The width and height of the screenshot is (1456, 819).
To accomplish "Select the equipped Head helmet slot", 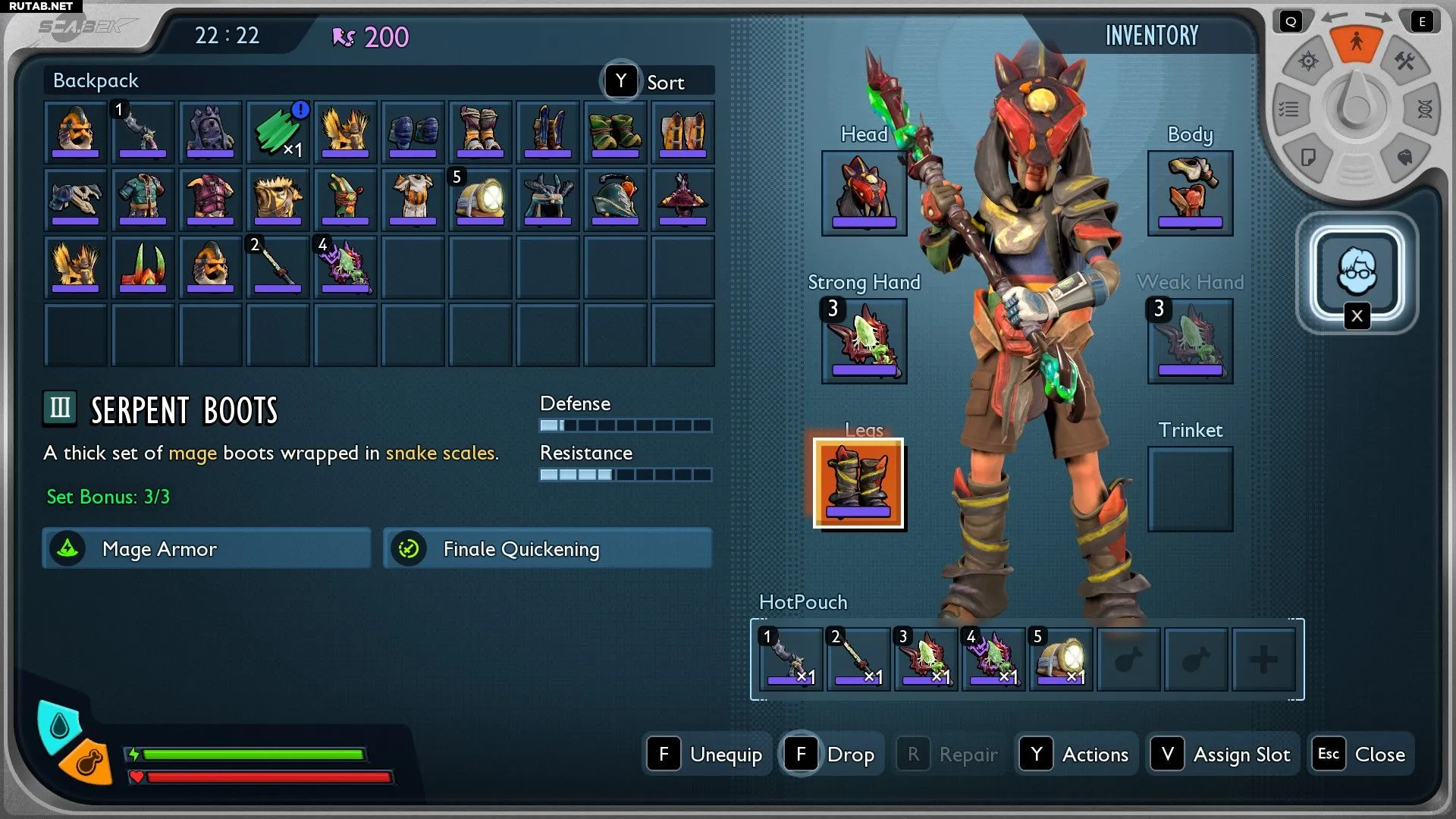I will [864, 193].
